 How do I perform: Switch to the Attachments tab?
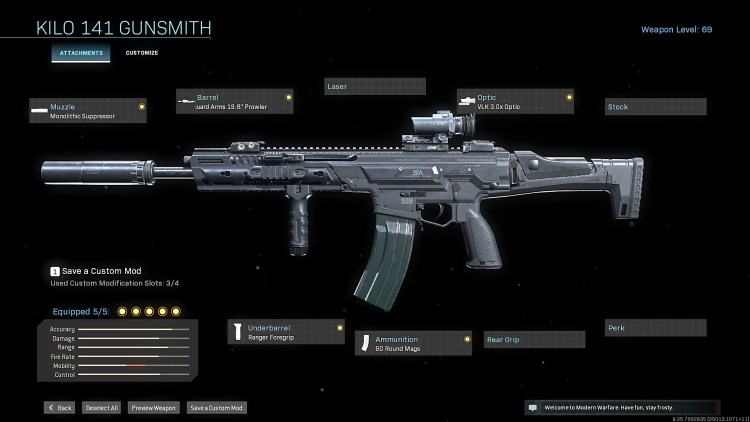(x=81, y=52)
